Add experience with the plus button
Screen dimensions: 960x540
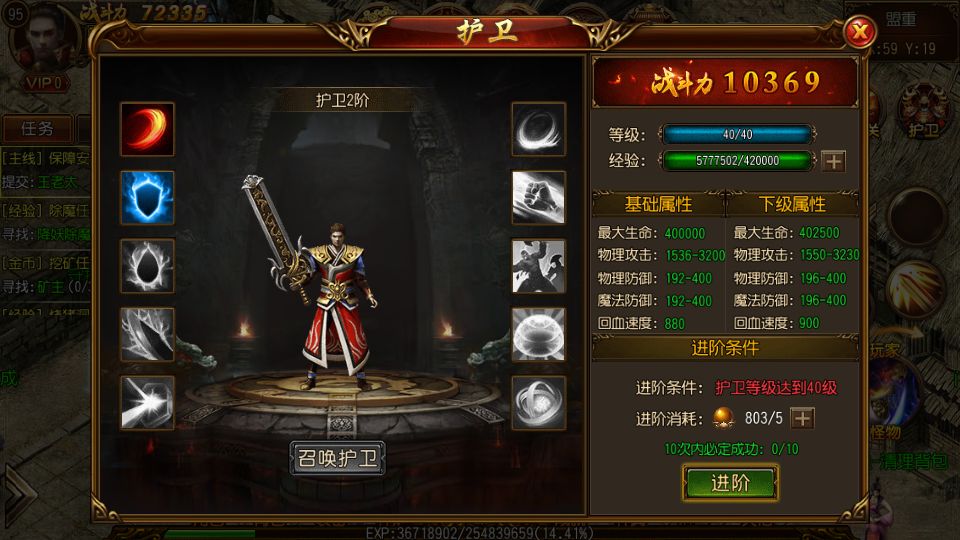(833, 161)
